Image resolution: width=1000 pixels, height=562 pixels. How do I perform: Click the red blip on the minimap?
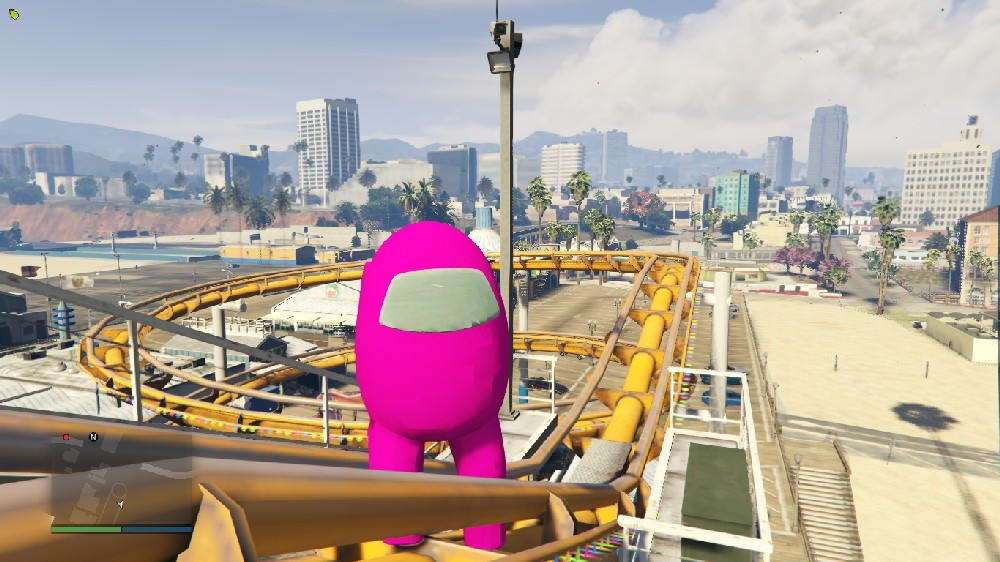click(x=66, y=437)
